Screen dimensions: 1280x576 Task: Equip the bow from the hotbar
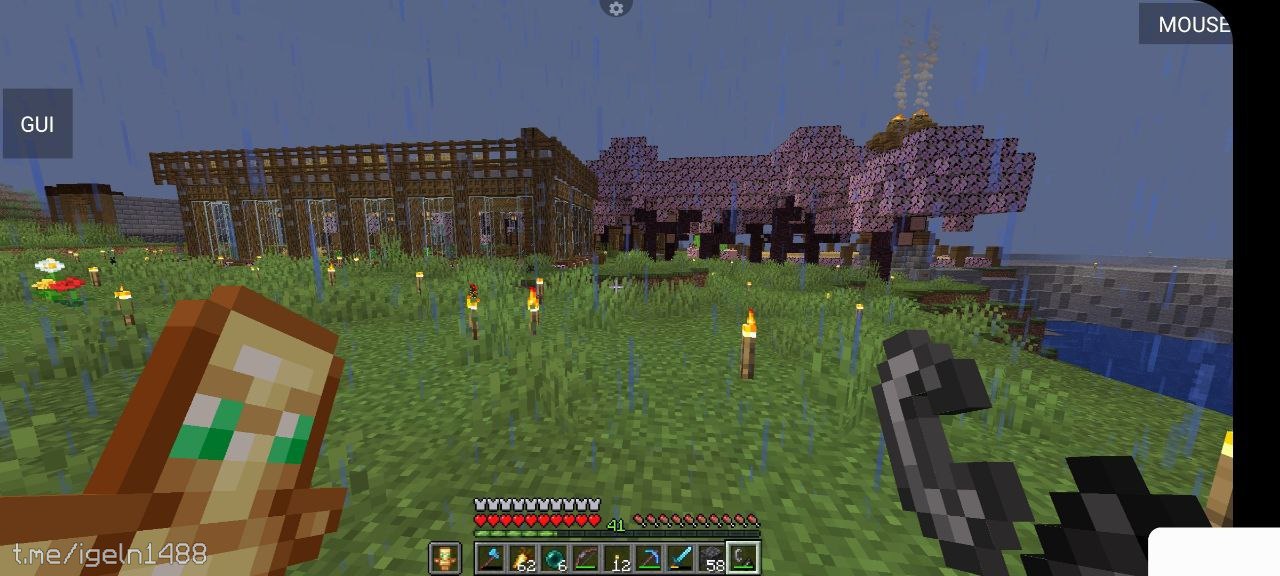click(x=586, y=558)
